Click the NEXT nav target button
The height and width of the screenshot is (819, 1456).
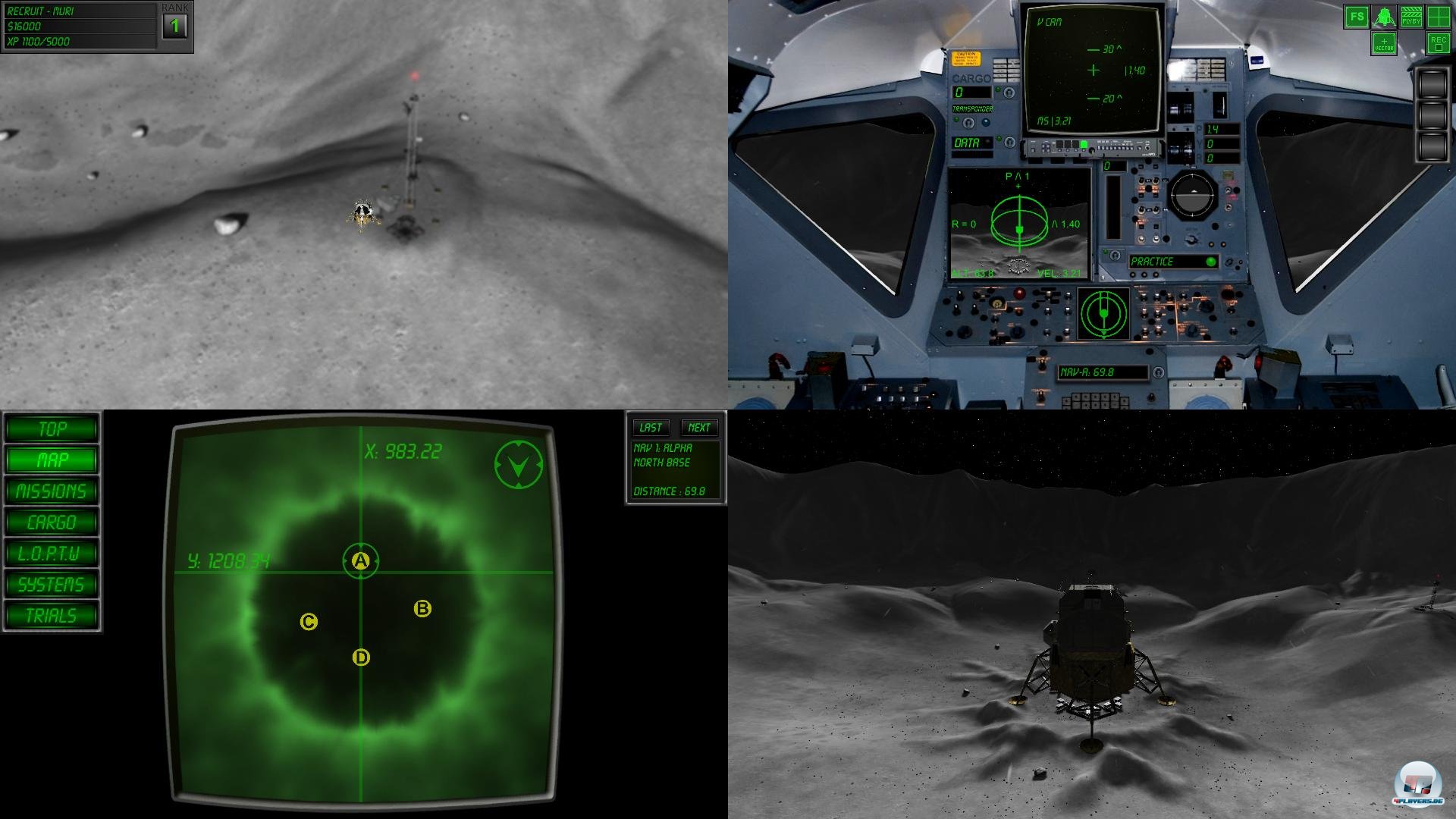coord(699,427)
